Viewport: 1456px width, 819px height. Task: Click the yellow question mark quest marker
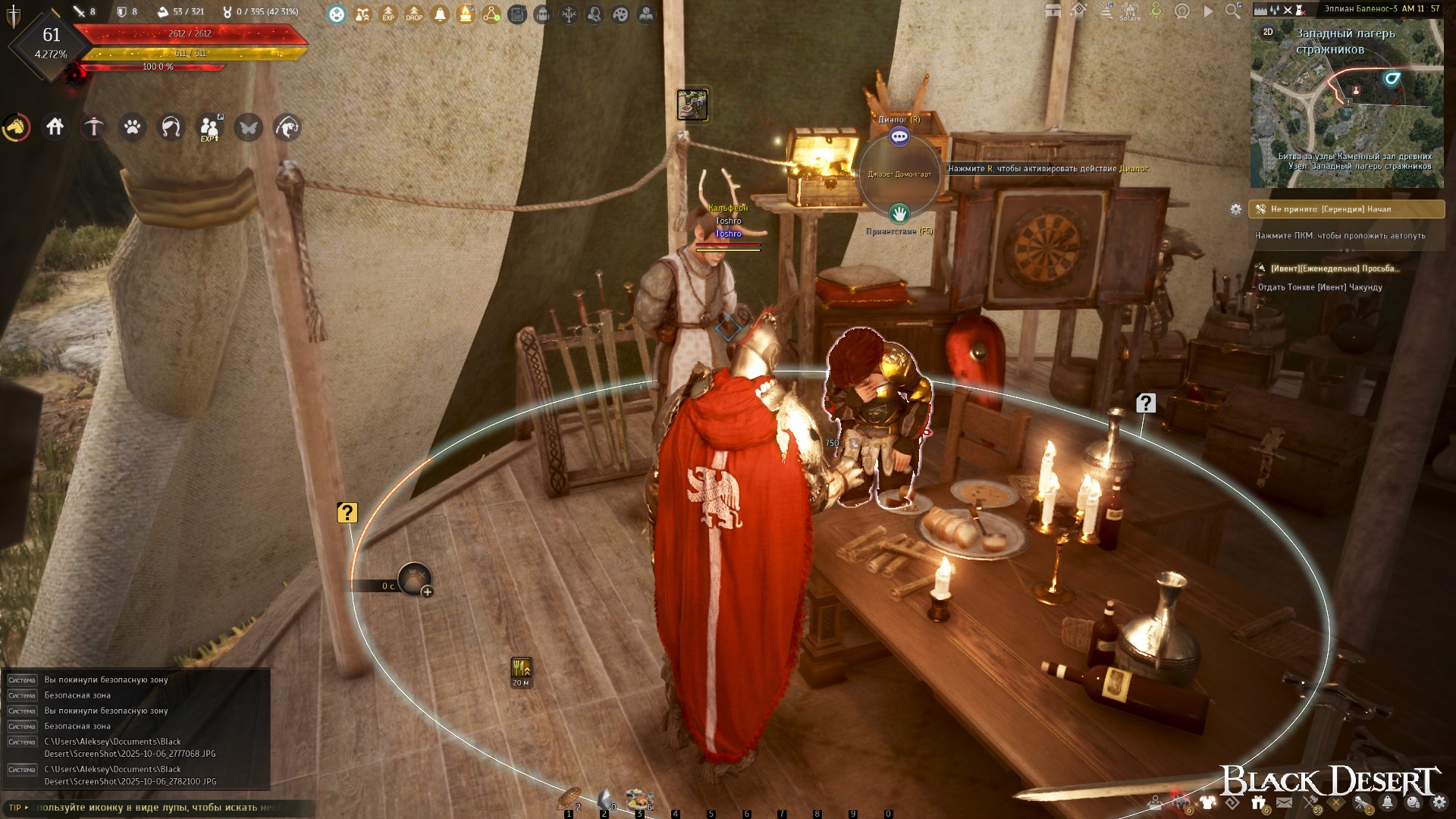click(x=347, y=513)
